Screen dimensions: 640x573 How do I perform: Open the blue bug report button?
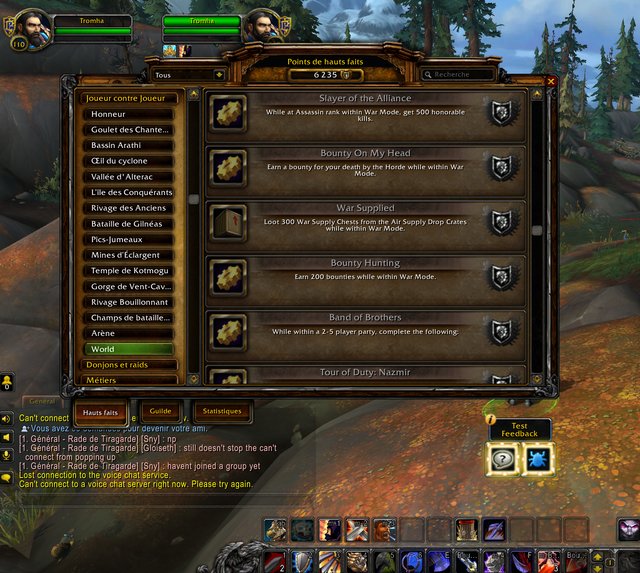pyautogui.click(x=538, y=459)
